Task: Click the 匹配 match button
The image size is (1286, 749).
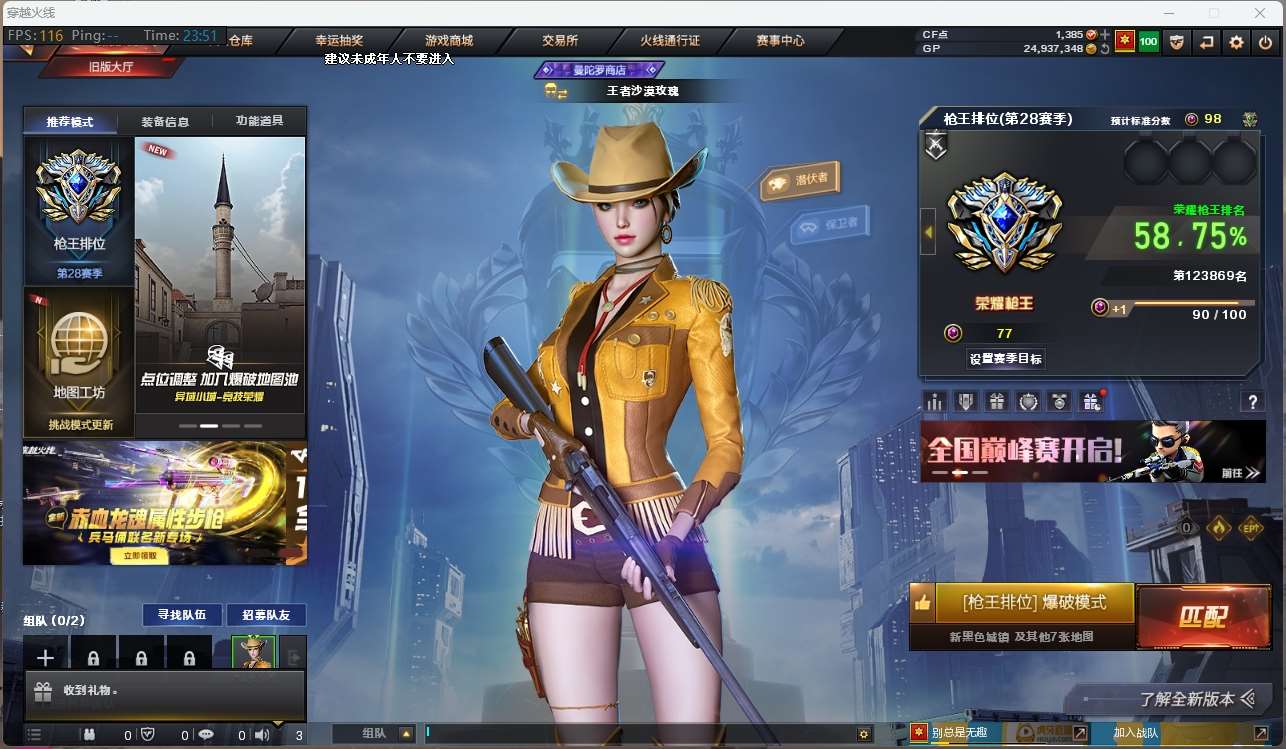Action: pyautogui.click(x=1202, y=616)
